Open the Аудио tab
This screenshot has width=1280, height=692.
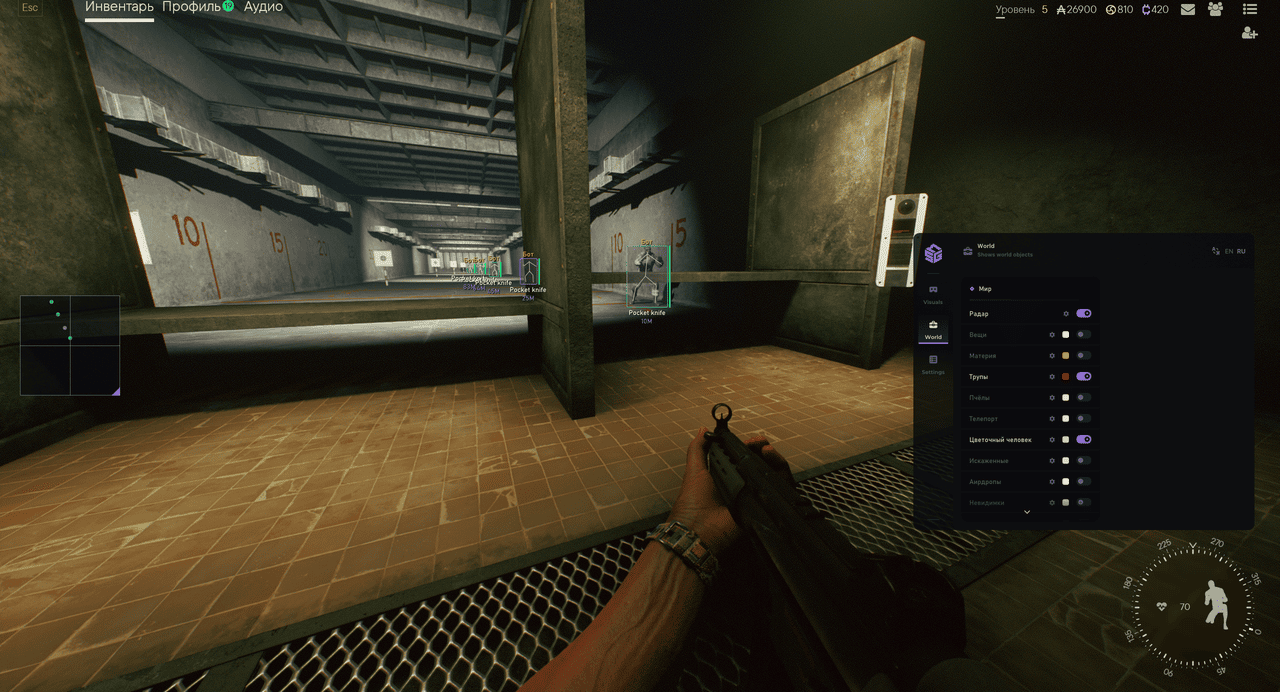click(263, 8)
